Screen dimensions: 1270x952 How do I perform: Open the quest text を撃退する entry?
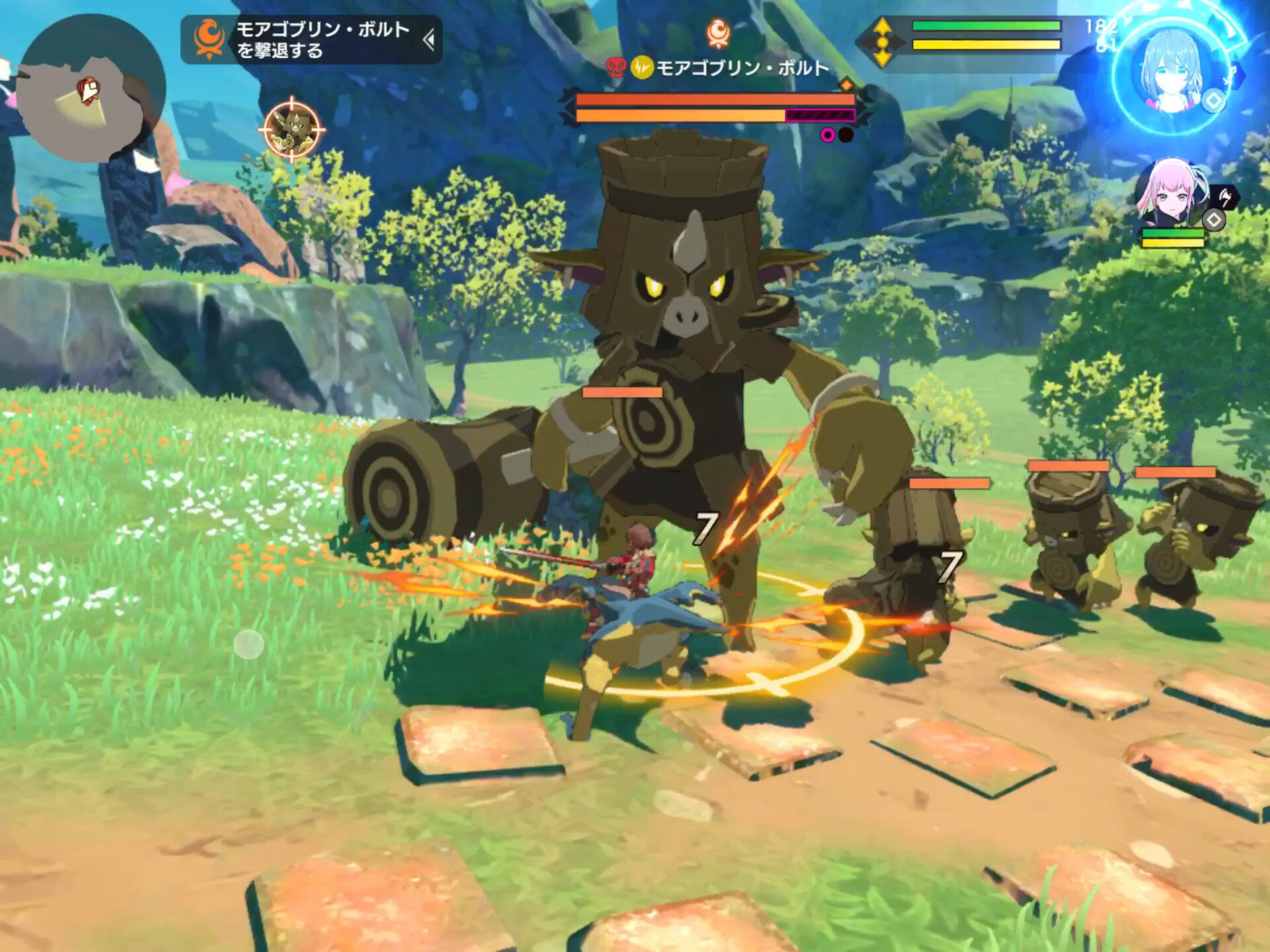(x=279, y=52)
